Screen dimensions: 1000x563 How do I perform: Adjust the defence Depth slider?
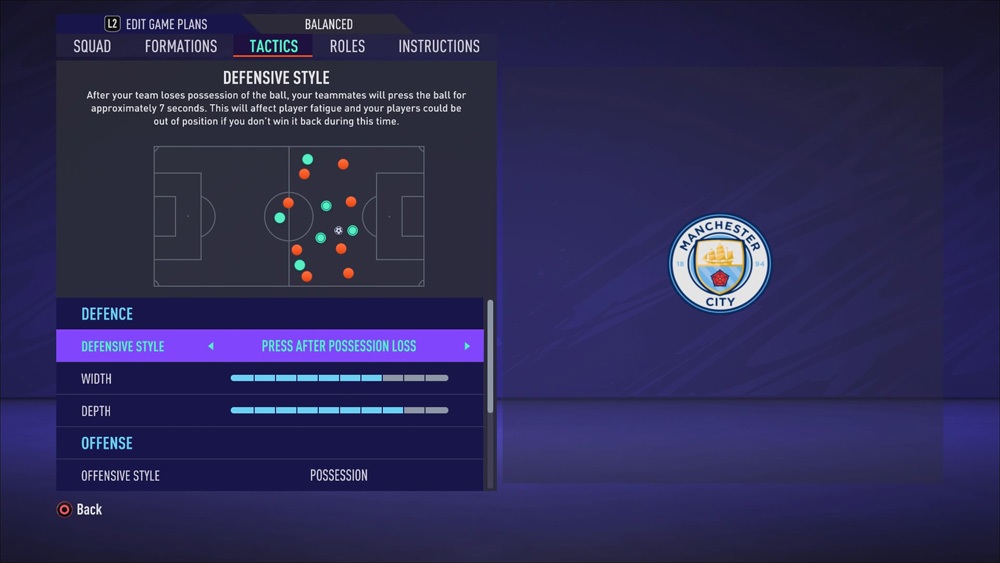point(339,410)
